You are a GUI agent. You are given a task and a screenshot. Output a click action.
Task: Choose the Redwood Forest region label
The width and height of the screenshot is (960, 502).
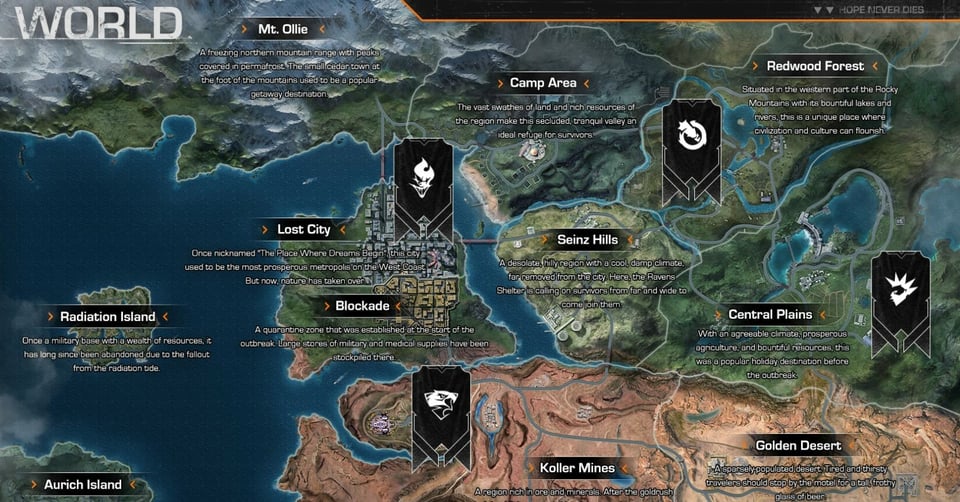point(815,67)
